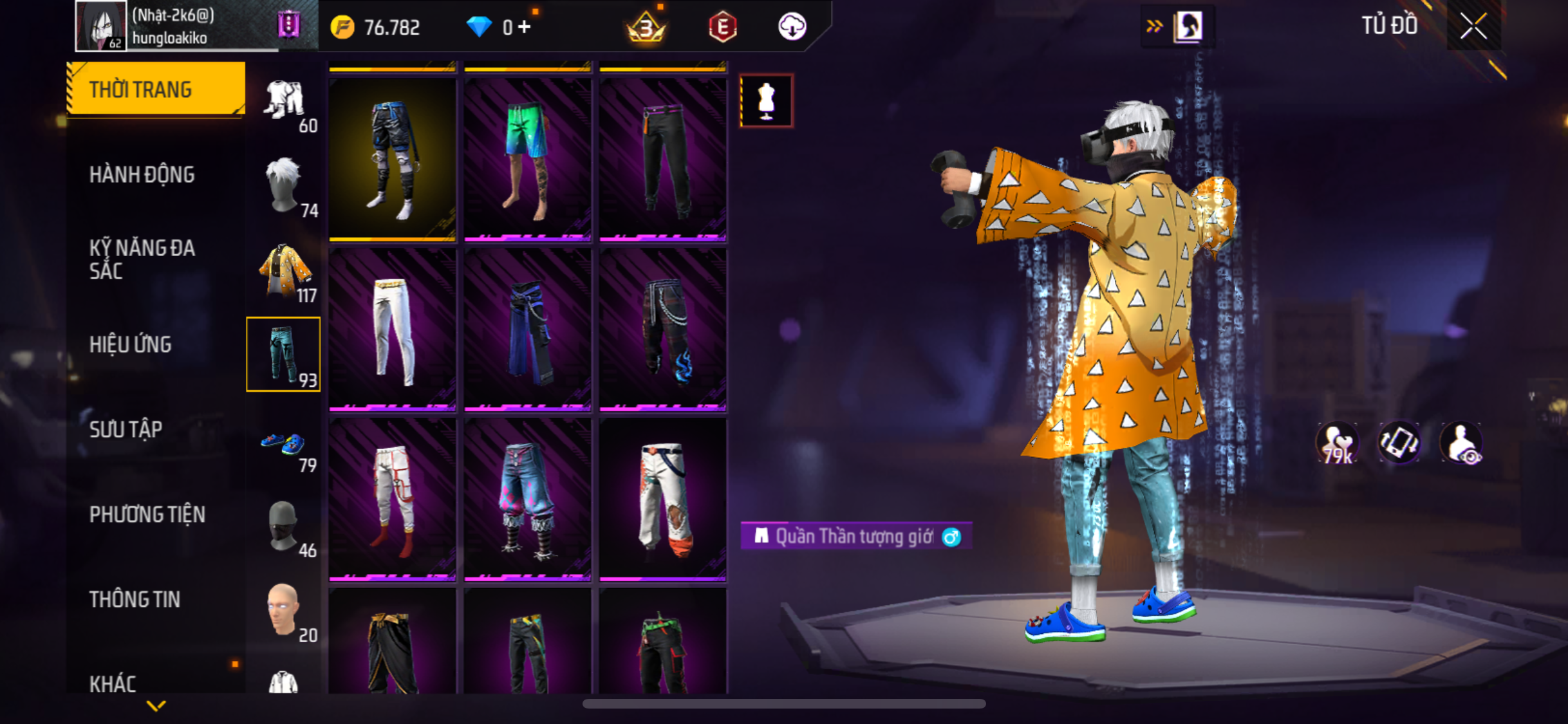Open the THÔNG TIN menu
The height and width of the screenshot is (724, 1568).
(x=135, y=599)
